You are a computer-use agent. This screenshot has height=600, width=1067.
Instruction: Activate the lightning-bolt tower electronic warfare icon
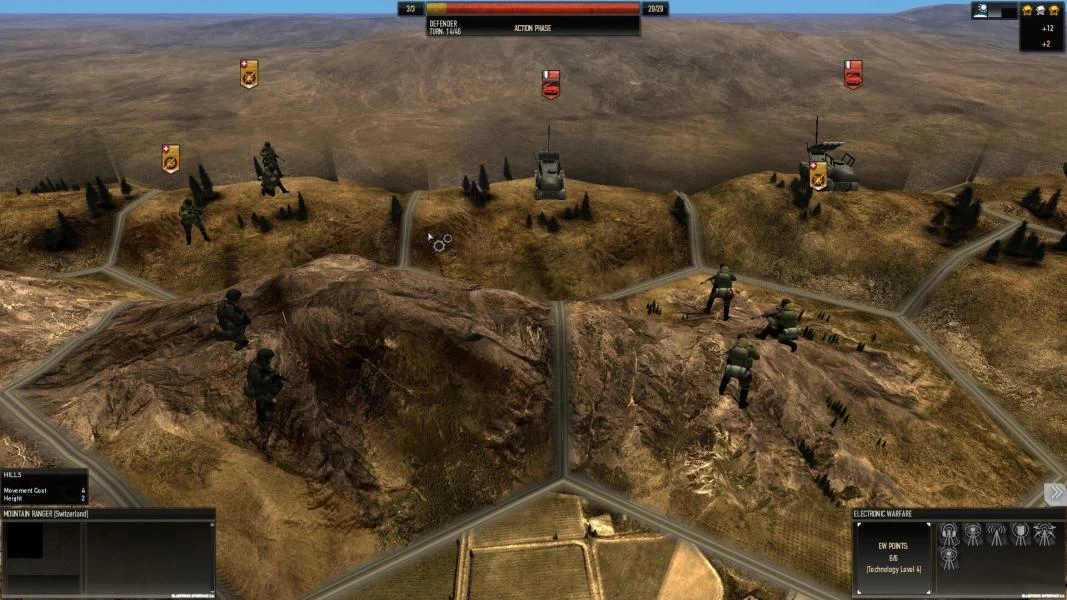click(1045, 534)
